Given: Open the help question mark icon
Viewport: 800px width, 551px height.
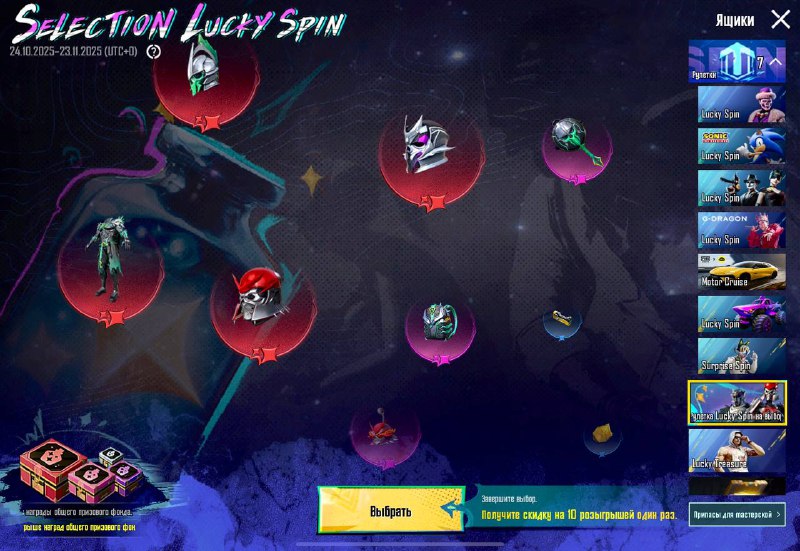Looking at the screenshot, I should (154, 51).
